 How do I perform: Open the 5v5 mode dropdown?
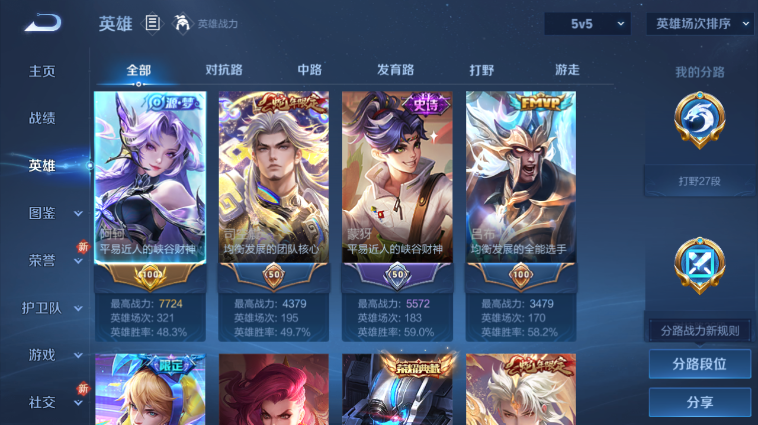586,23
